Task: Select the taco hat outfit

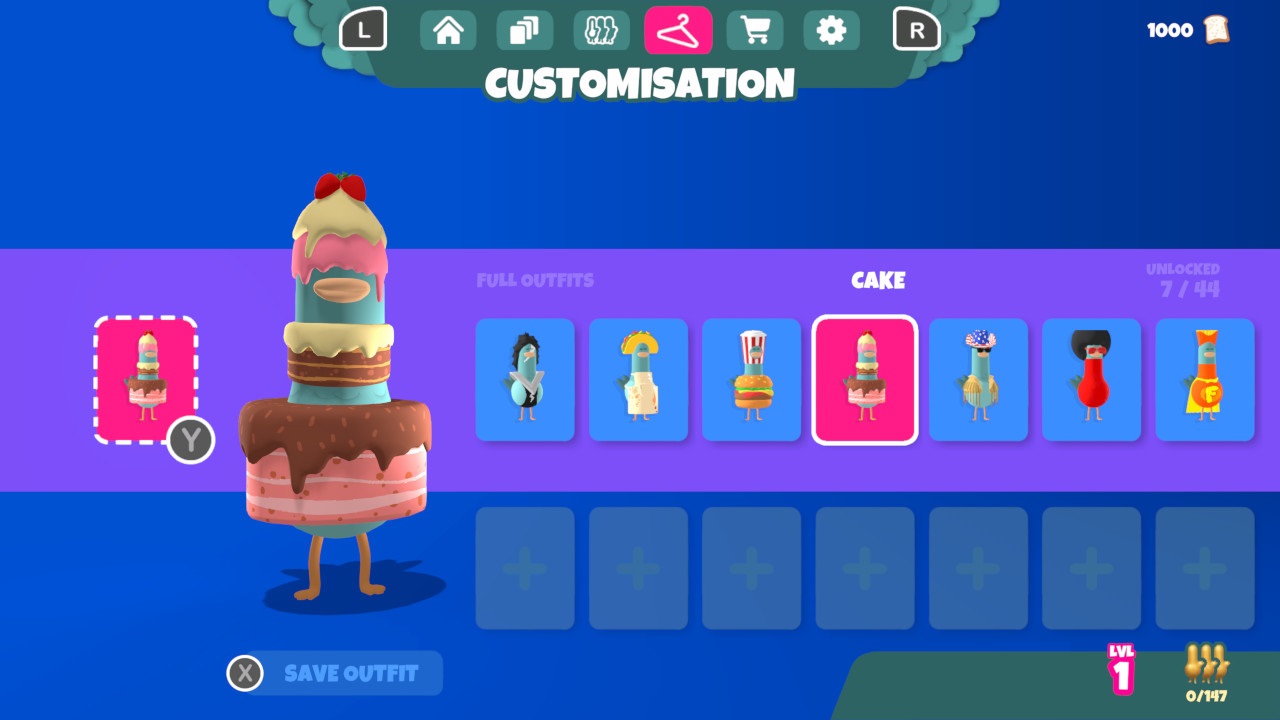Action: [x=638, y=380]
